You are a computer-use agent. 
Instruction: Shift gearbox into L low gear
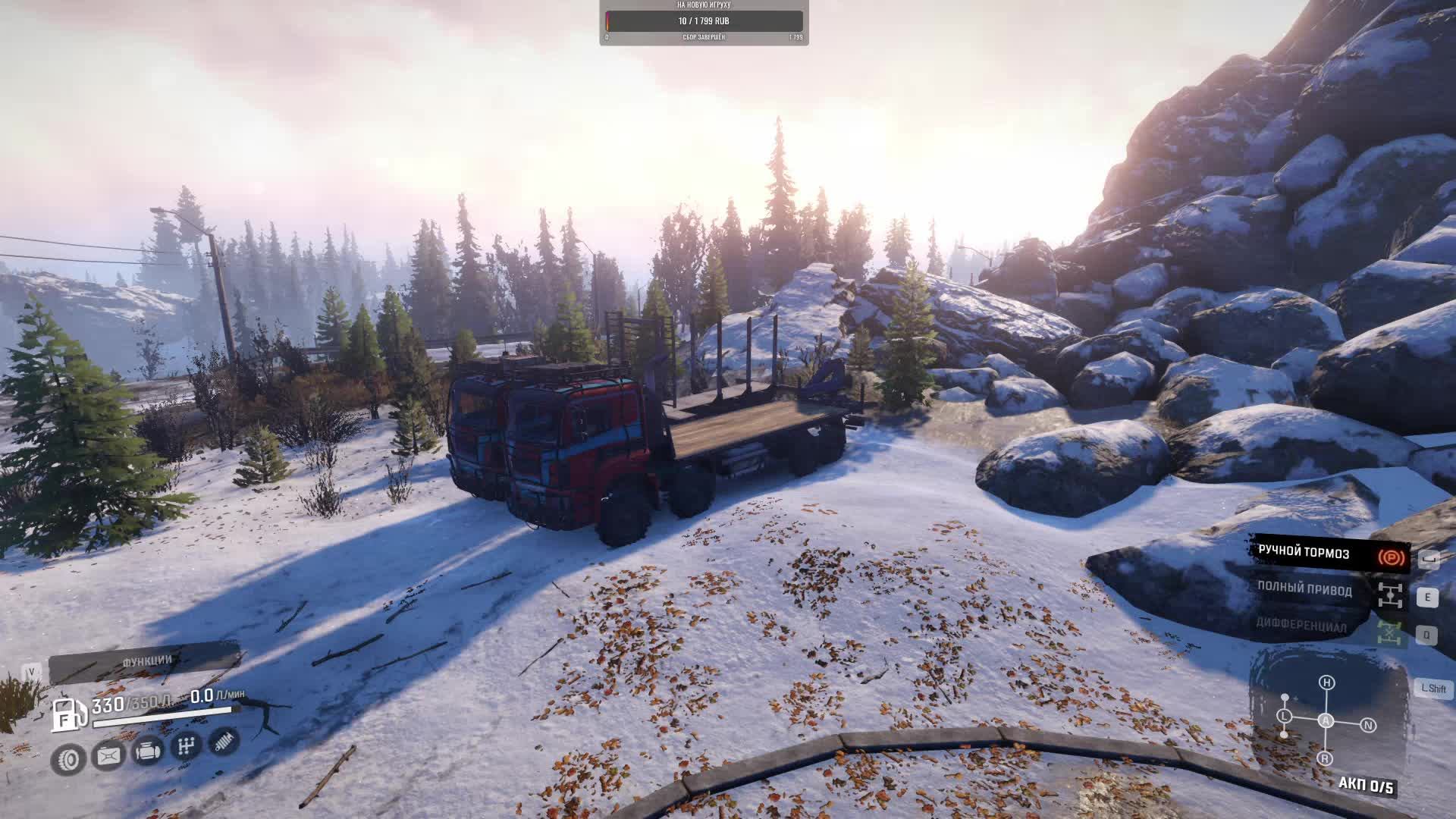point(1284,716)
